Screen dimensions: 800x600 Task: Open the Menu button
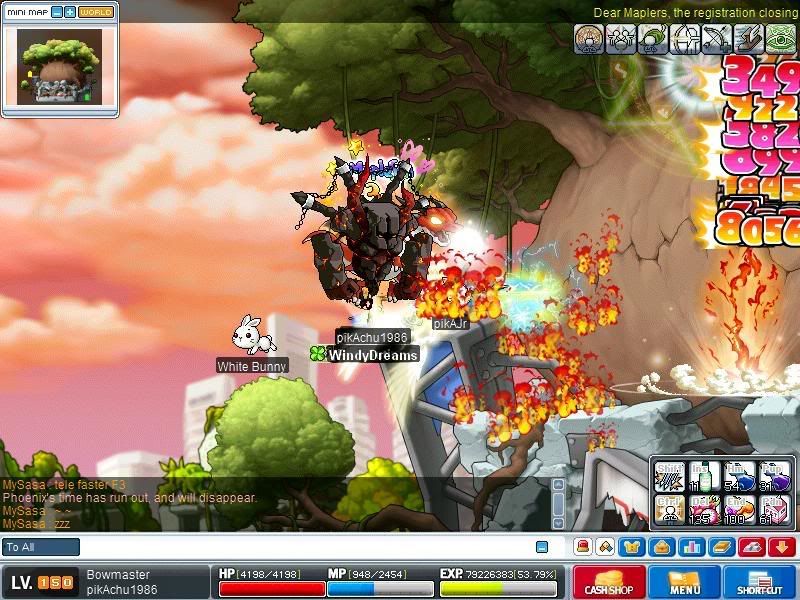point(685,582)
